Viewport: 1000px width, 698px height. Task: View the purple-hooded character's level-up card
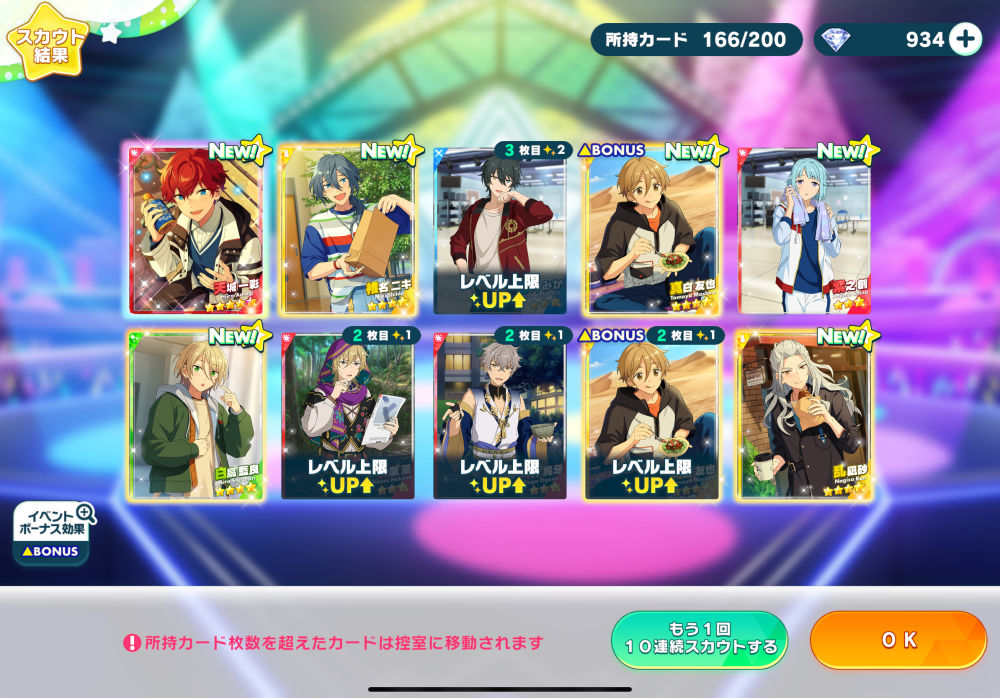pyautogui.click(x=347, y=415)
